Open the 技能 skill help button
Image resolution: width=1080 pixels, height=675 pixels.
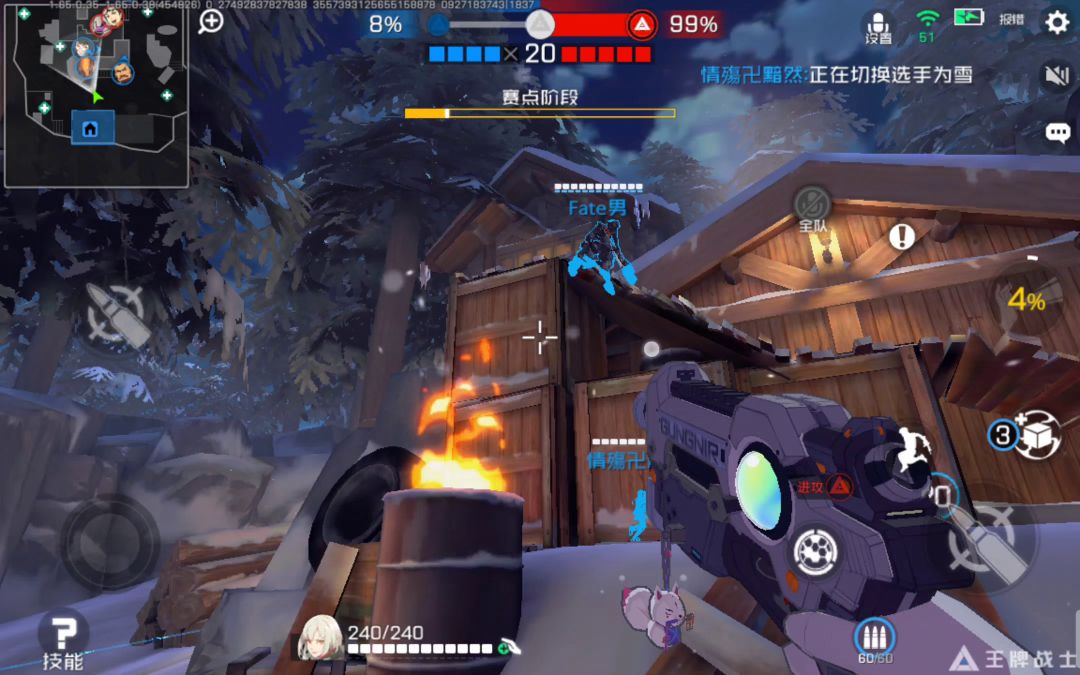tap(63, 640)
